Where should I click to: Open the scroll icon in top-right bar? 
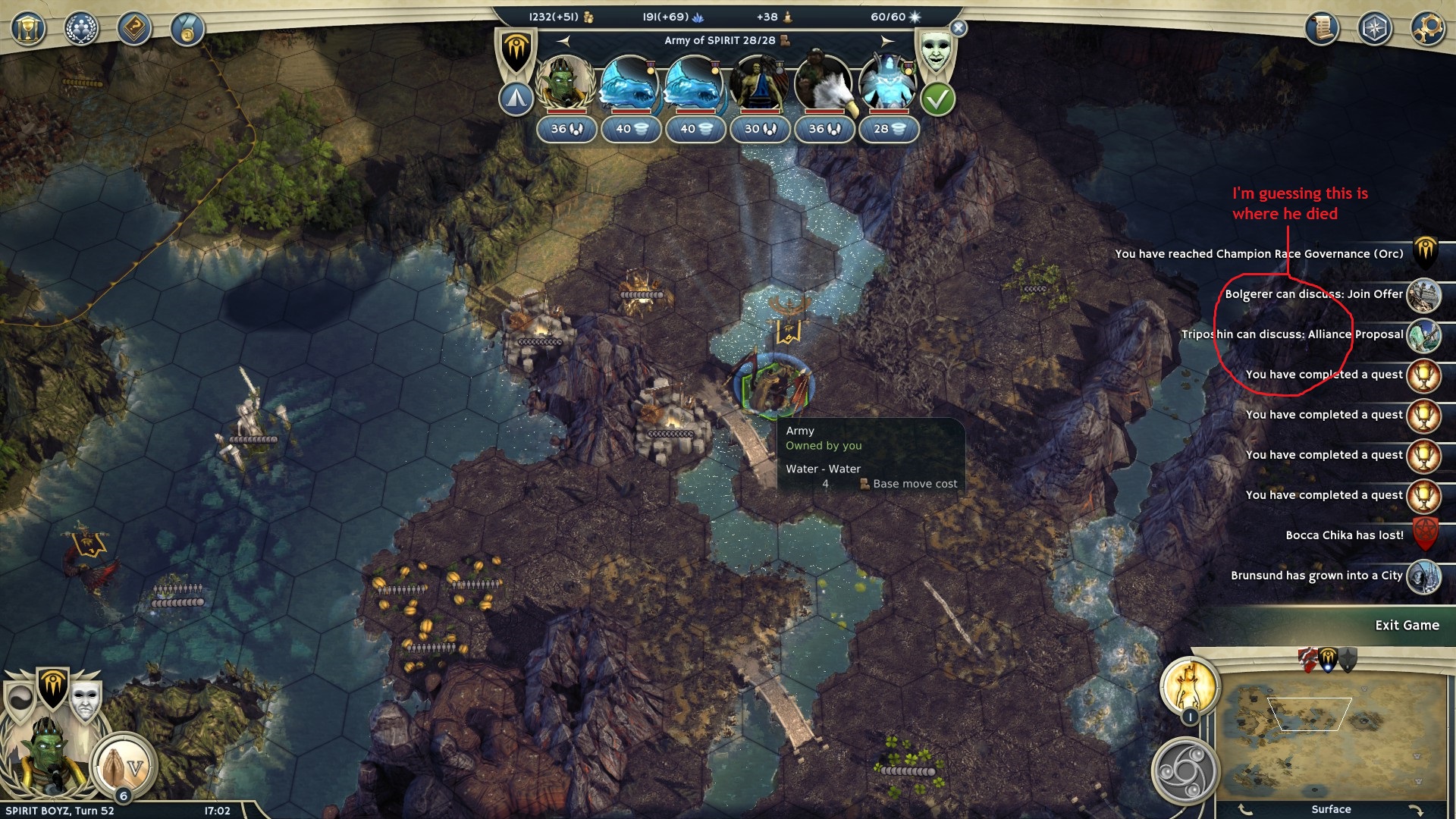pos(1322,29)
